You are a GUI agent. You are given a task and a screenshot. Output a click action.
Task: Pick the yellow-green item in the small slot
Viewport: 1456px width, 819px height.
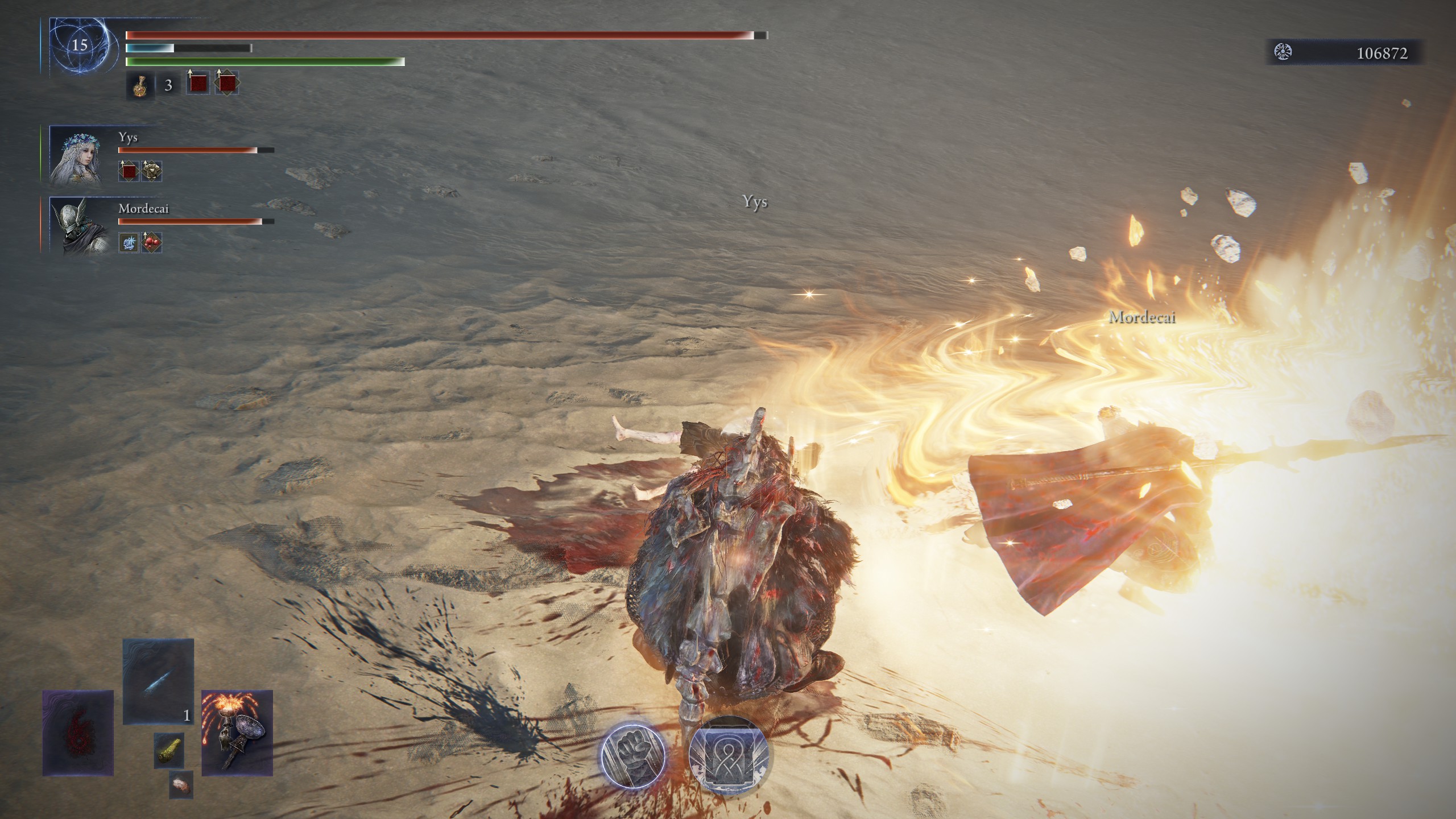(x=169, y=750)
